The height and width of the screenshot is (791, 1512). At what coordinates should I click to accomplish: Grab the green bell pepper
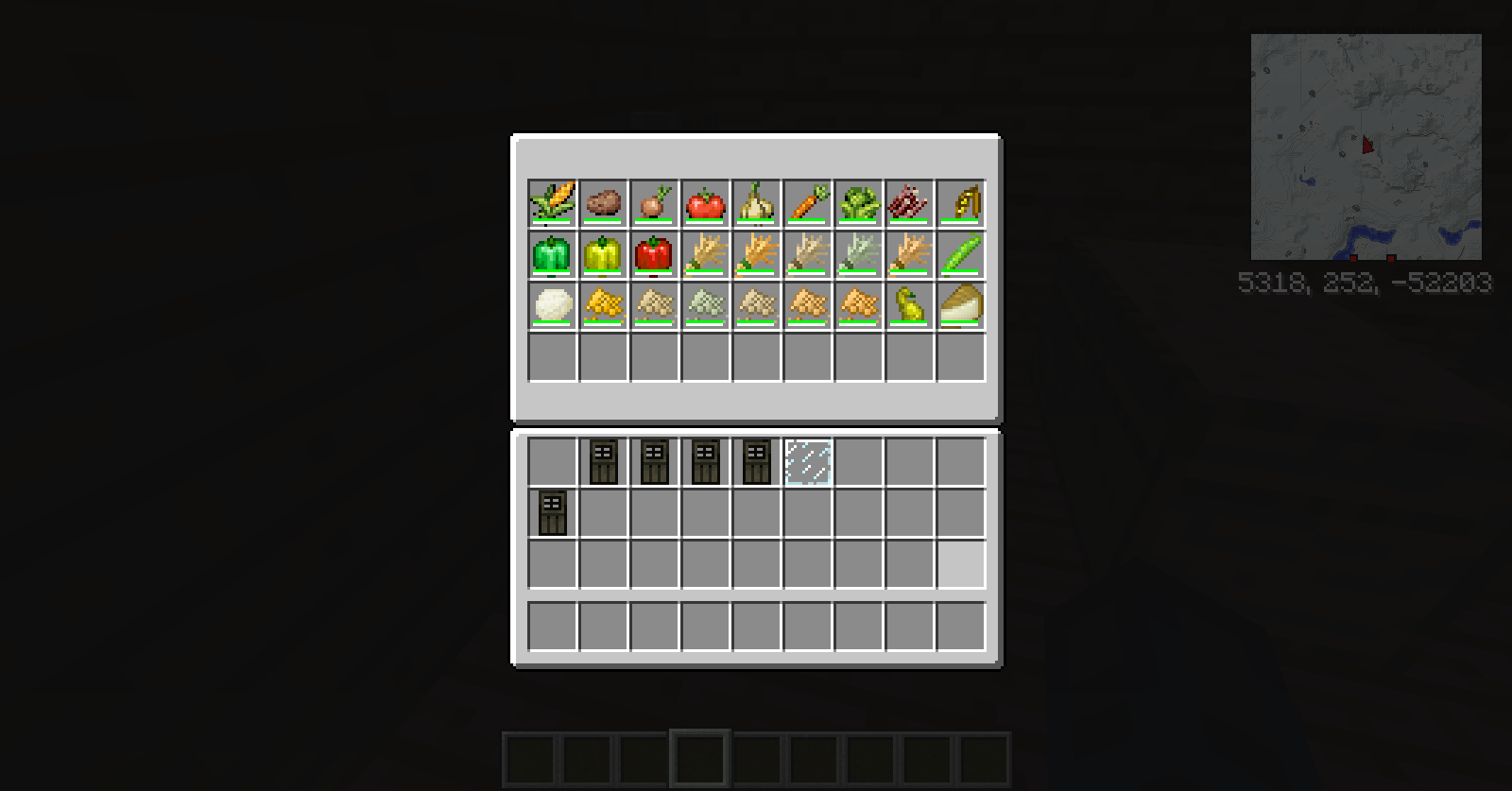[x=553, y=253]
